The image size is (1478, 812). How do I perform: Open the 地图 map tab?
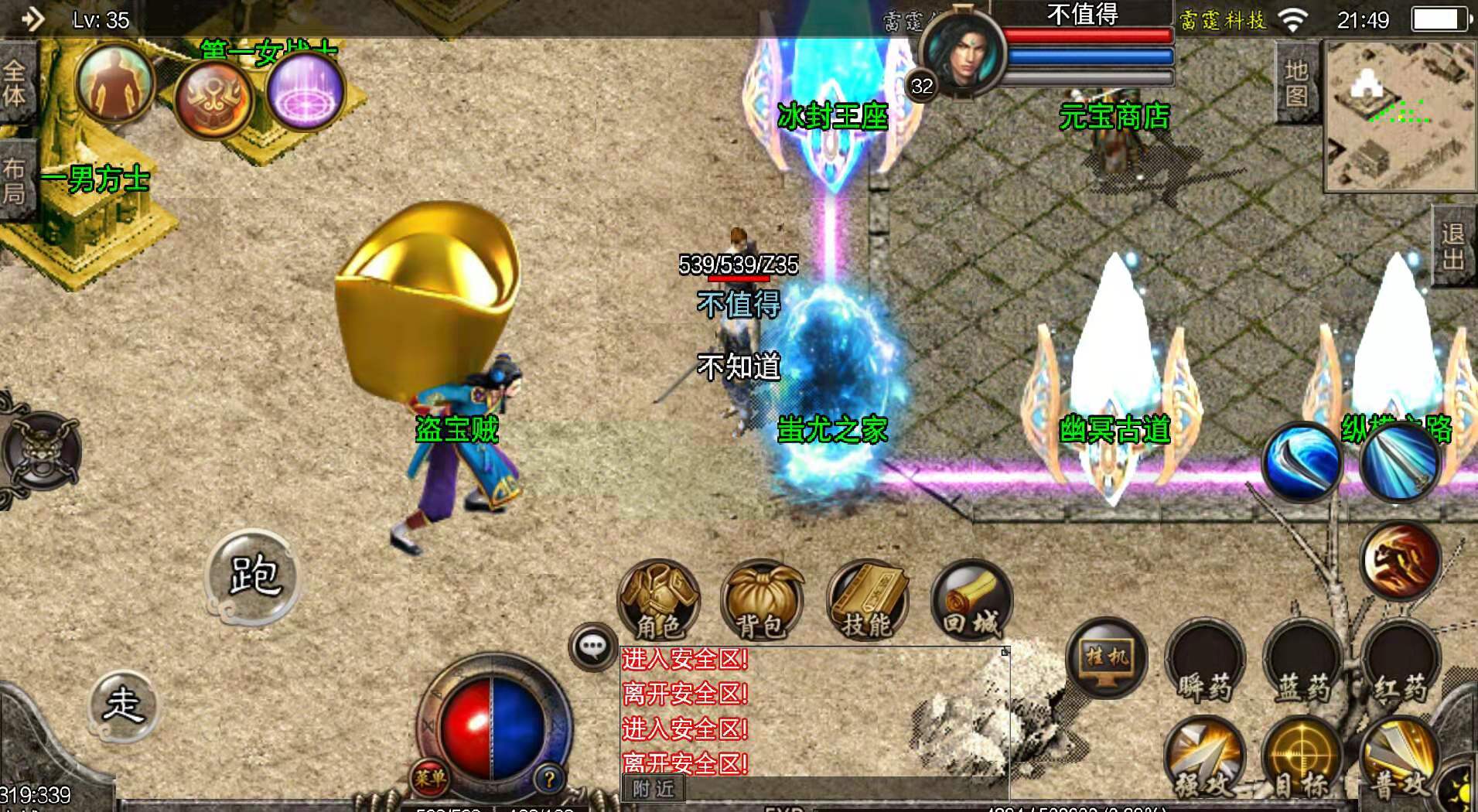(x=1295, y=82)
